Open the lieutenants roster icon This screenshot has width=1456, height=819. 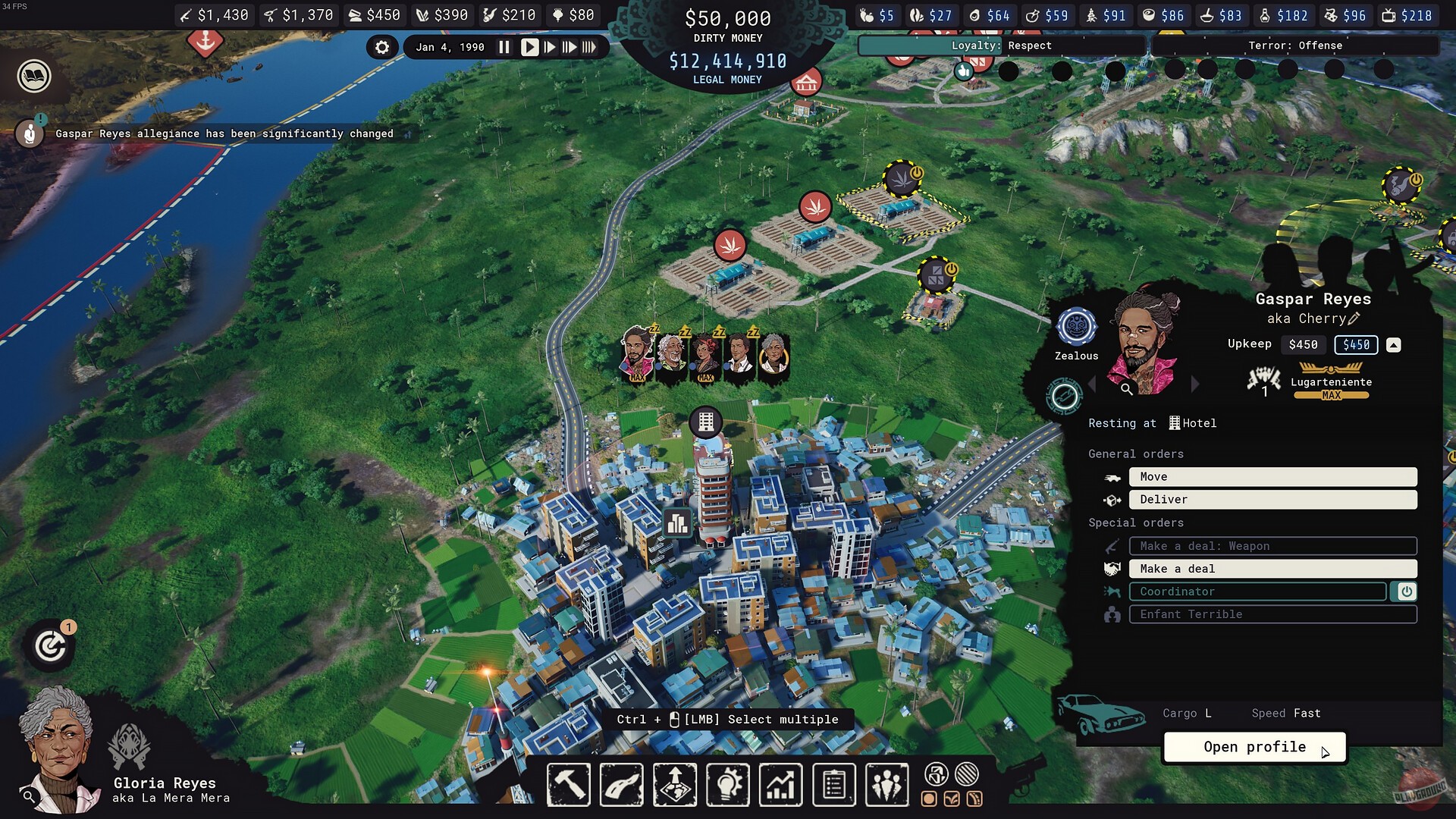(886, 785)
